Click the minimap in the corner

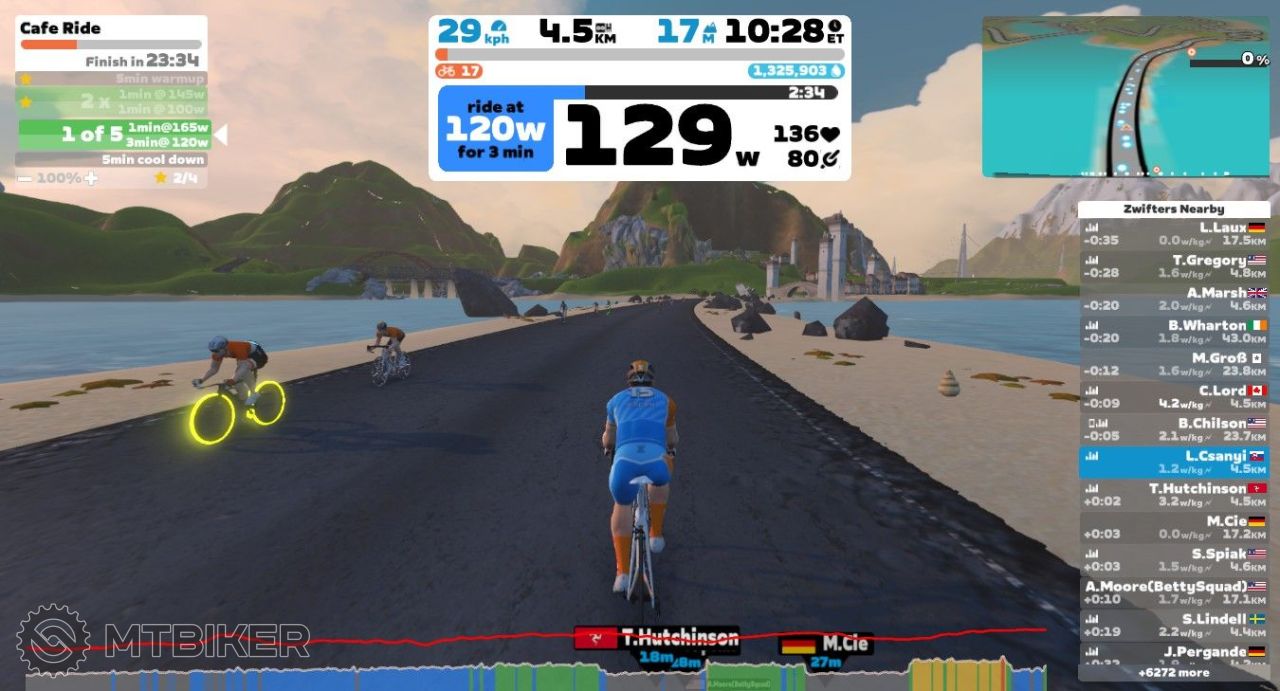[1125, 97]
